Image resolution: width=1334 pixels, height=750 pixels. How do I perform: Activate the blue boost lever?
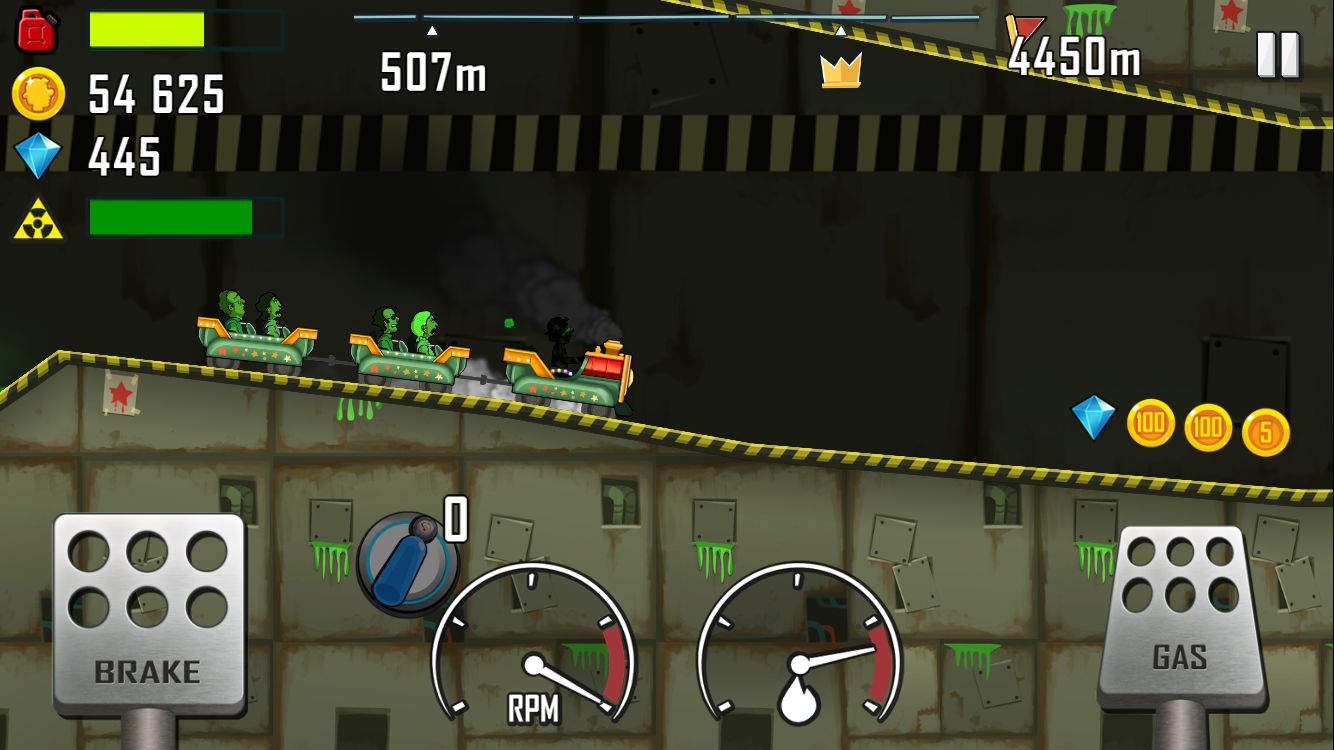click(x=407, y=563)
